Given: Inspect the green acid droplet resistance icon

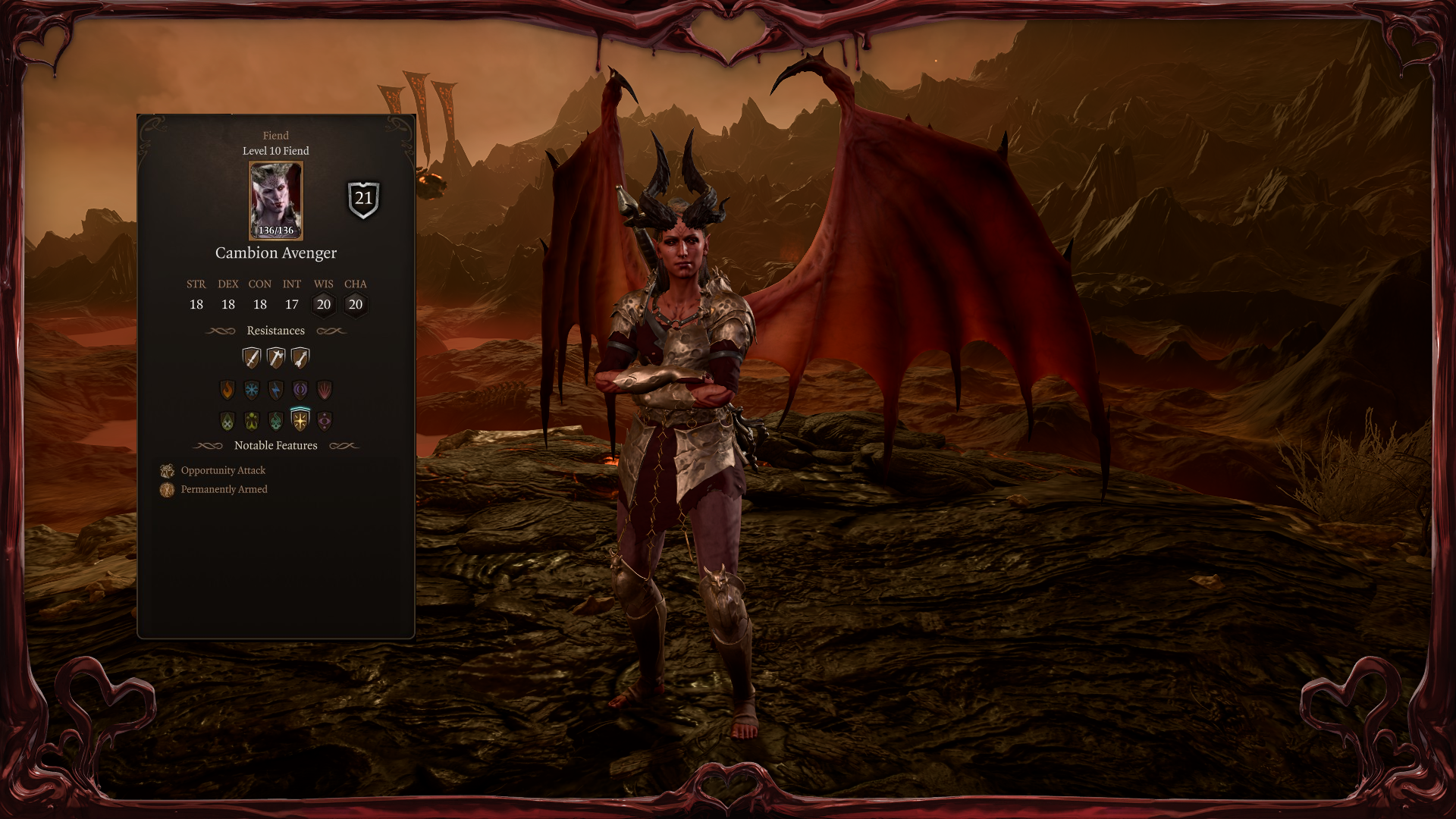Looking at the screenshot, I should click(227, 421).
